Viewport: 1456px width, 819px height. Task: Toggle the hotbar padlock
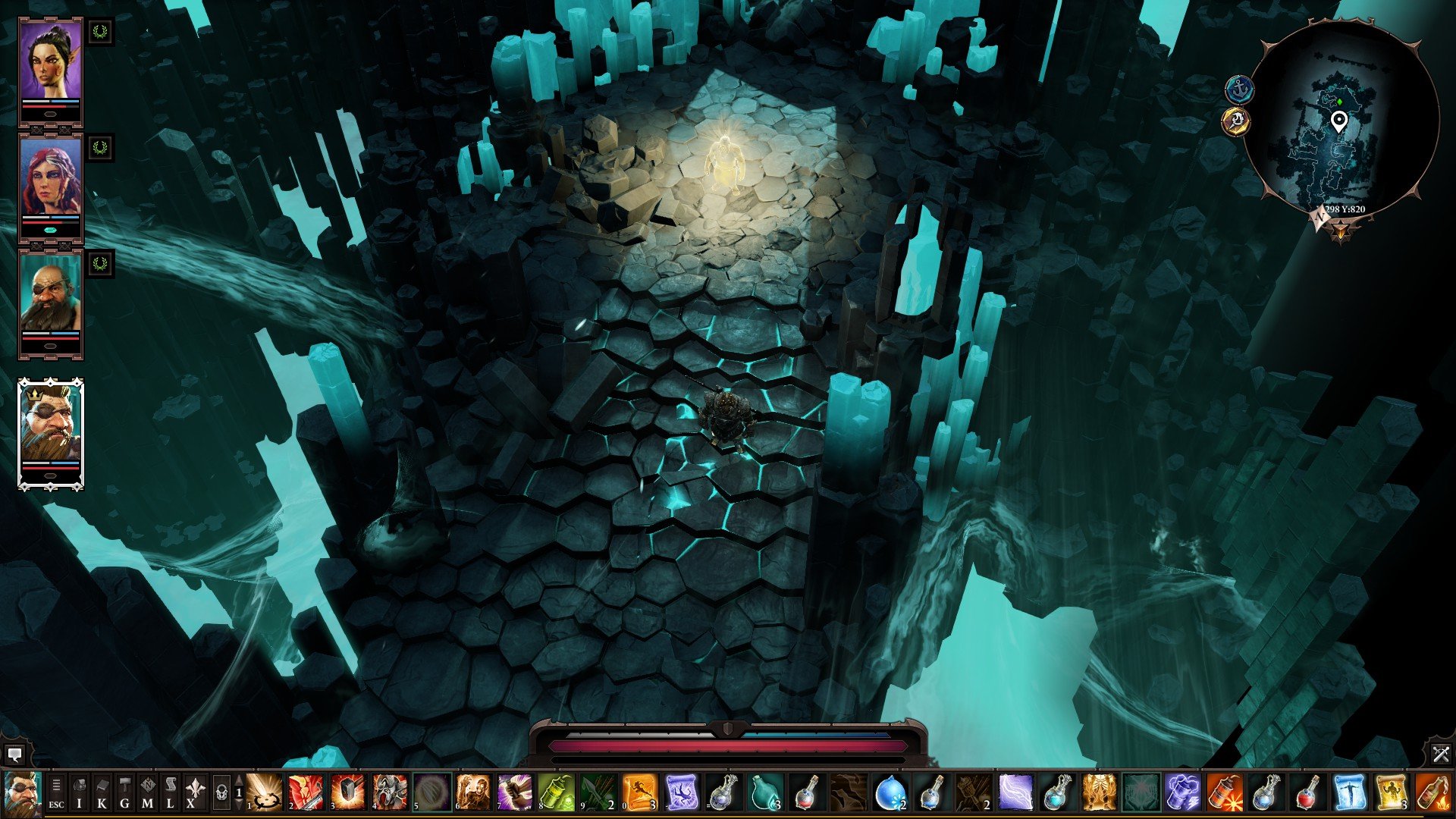pyautogui.click(x=221, y=792)
